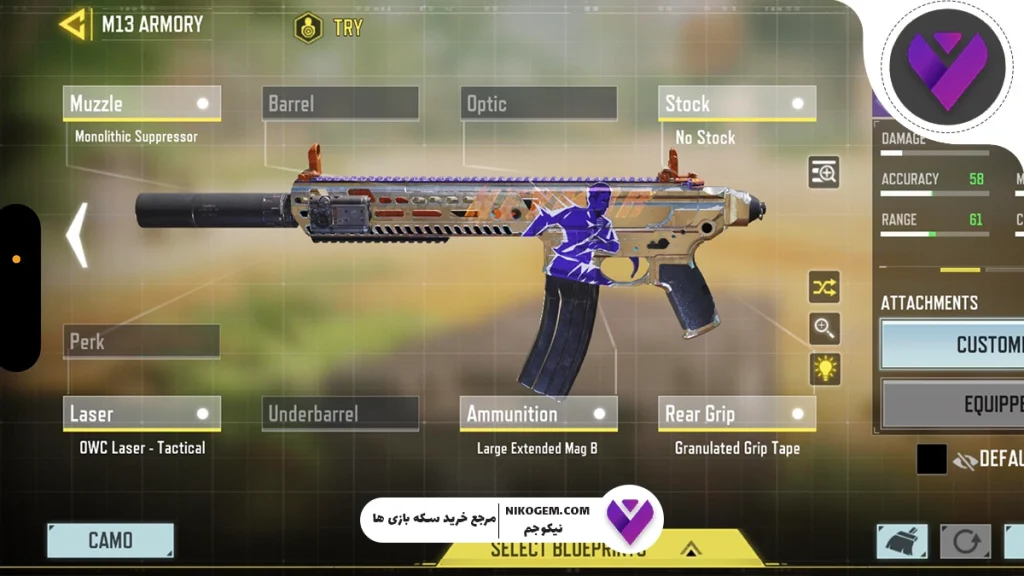Go back using the yellow arrow

click(73, 25)
